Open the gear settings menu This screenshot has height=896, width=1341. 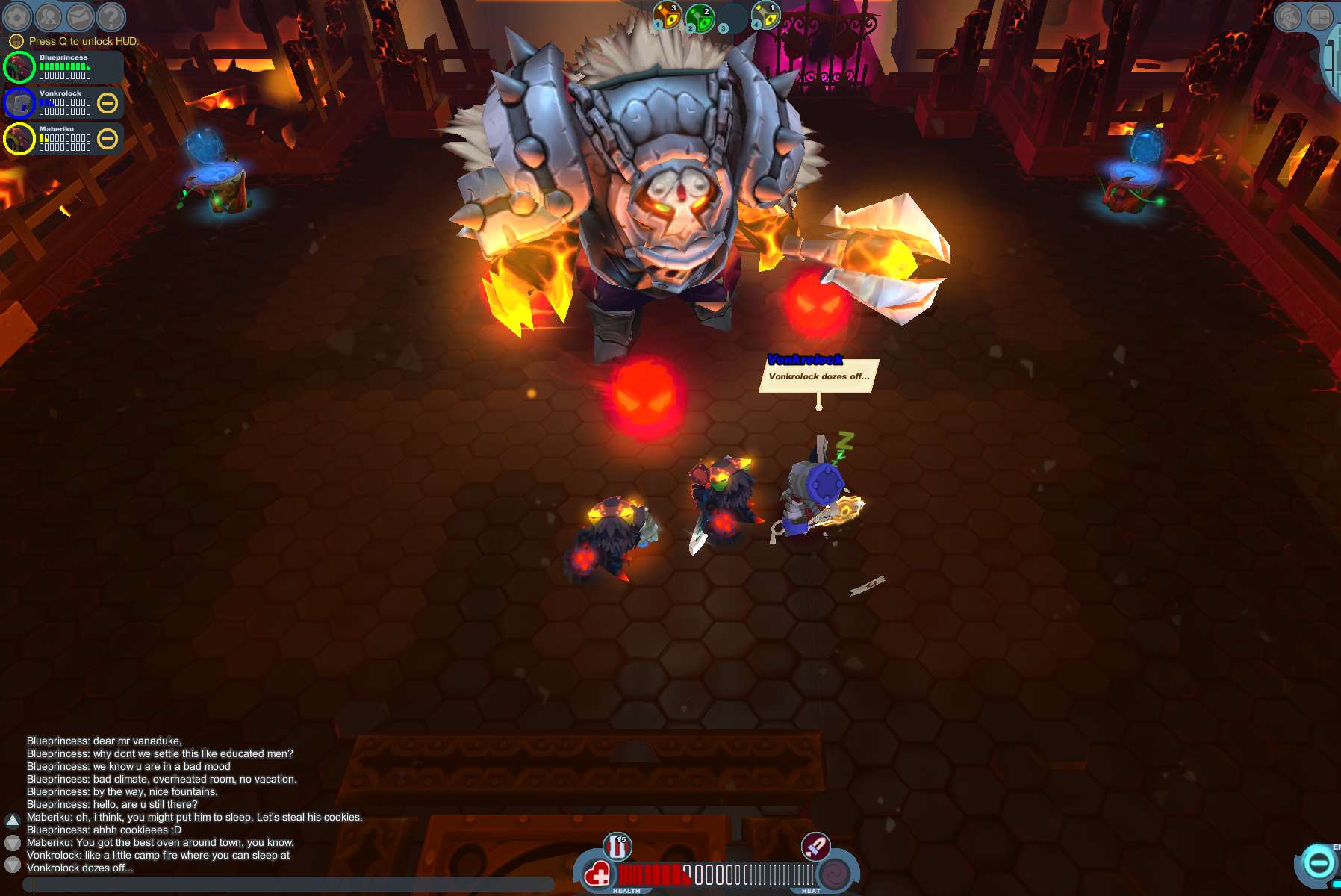[17, 16]
